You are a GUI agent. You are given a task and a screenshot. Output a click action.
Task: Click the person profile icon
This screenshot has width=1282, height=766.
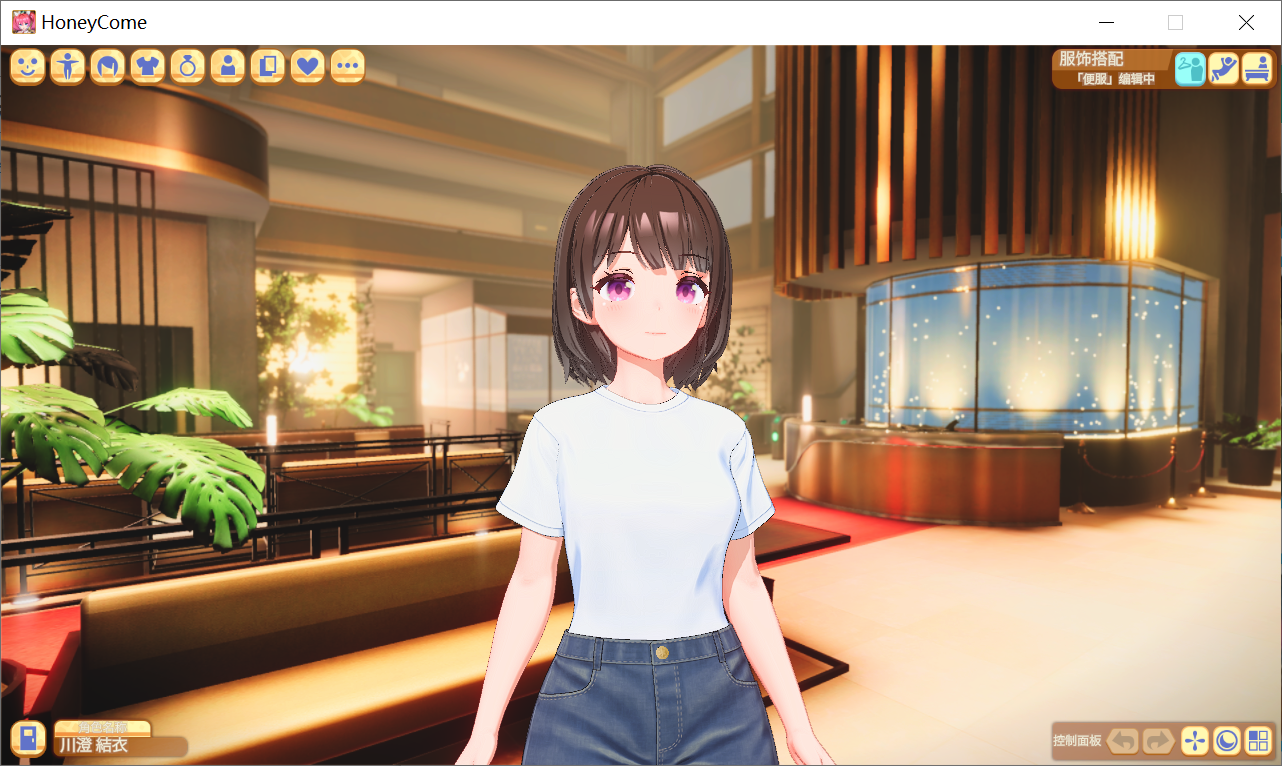point(227,66)
